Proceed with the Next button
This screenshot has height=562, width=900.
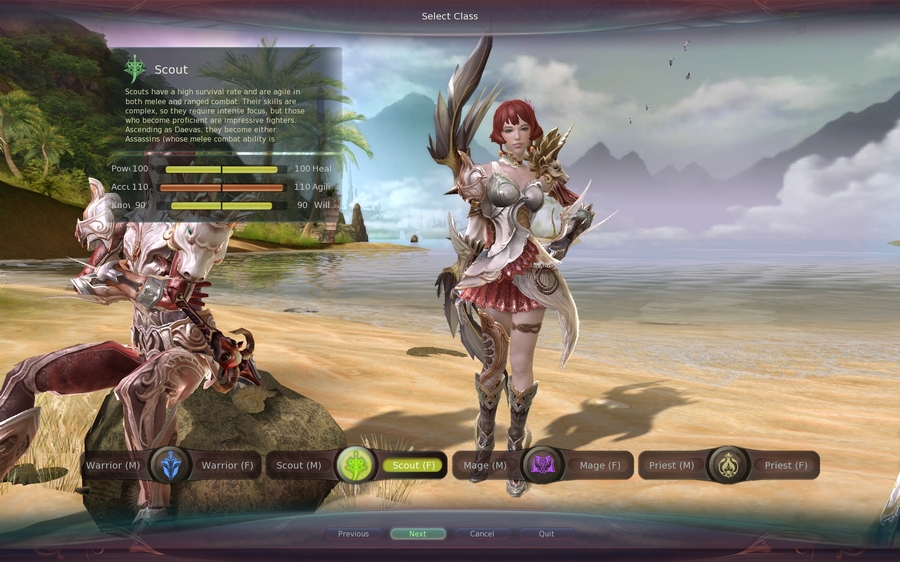point(418,534)
